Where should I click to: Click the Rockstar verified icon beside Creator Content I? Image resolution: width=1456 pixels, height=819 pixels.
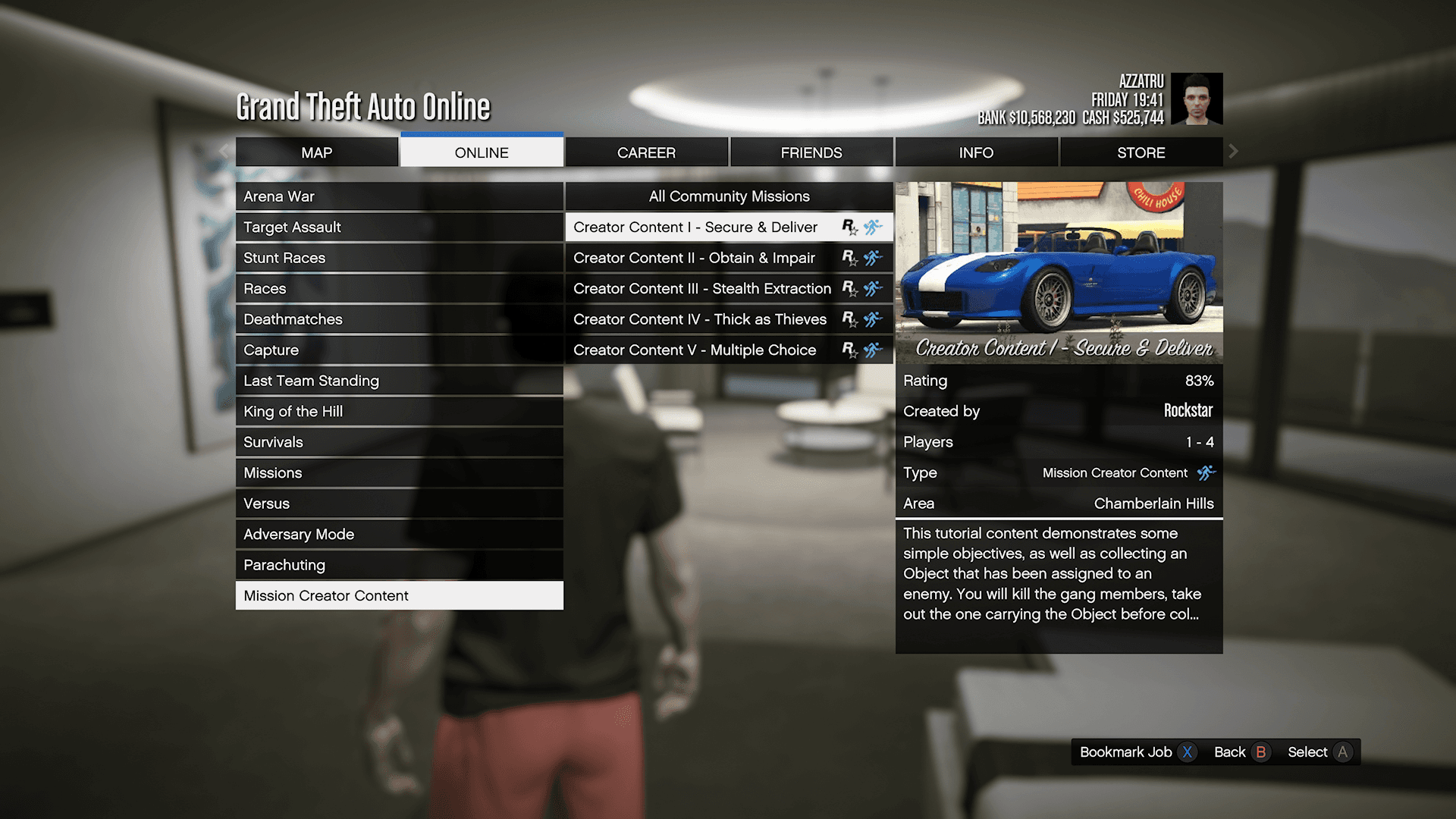pyautogui.click(x=849, y=227)
